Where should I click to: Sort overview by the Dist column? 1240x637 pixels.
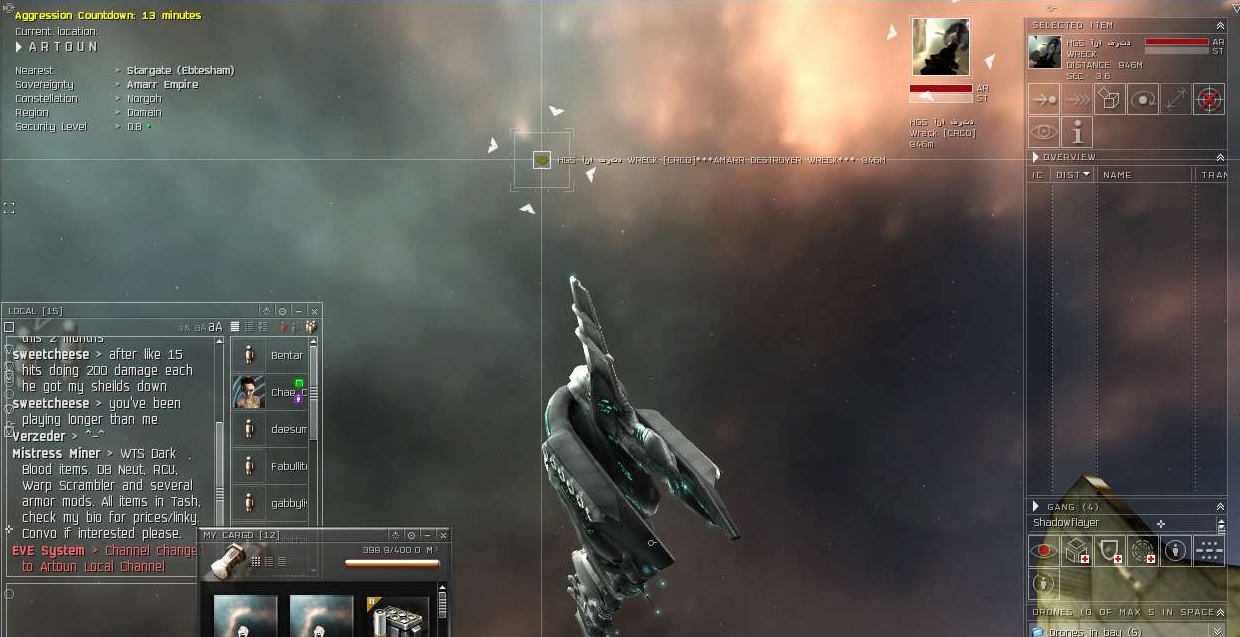pos(1072,175)
